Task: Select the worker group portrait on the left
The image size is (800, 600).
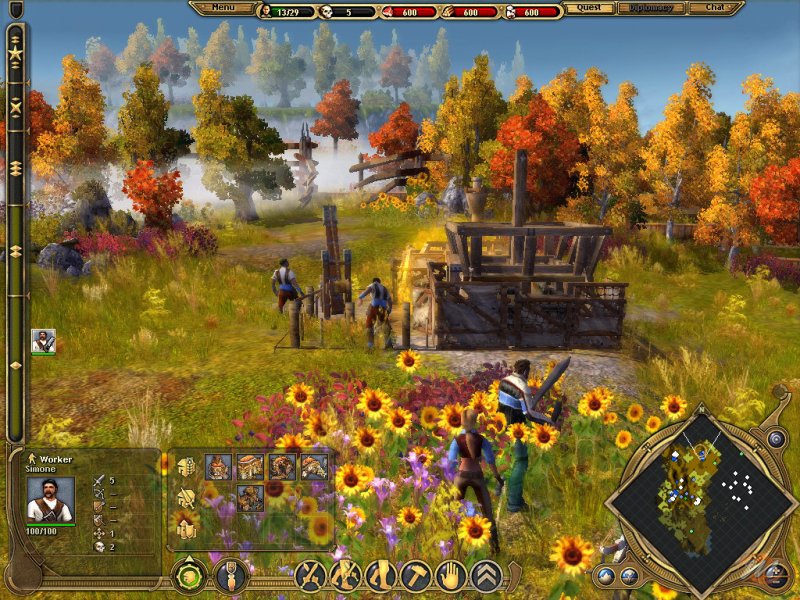Action: (x=43, y=341)
